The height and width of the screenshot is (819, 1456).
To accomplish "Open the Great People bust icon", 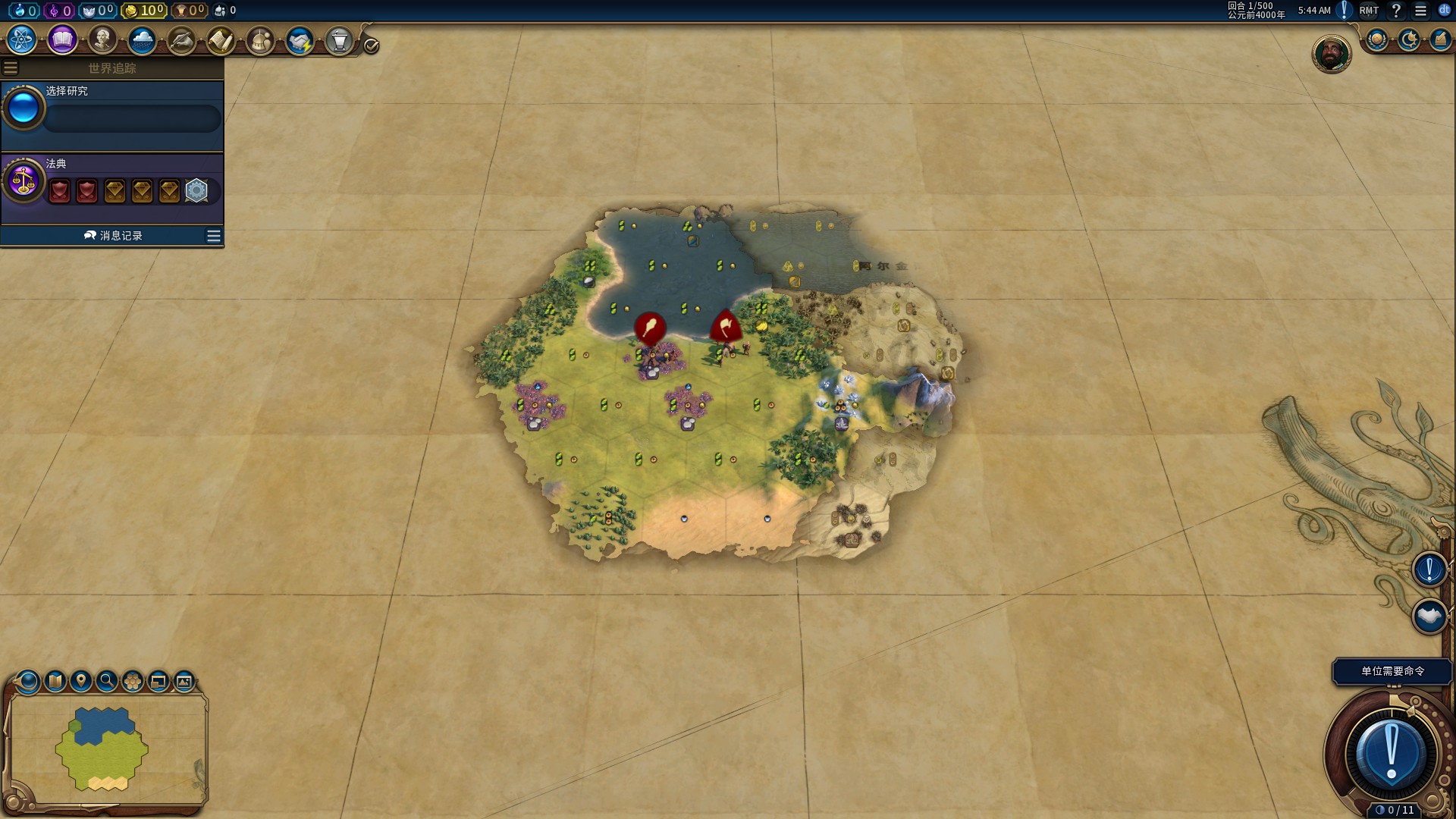I will click(102, 39).
